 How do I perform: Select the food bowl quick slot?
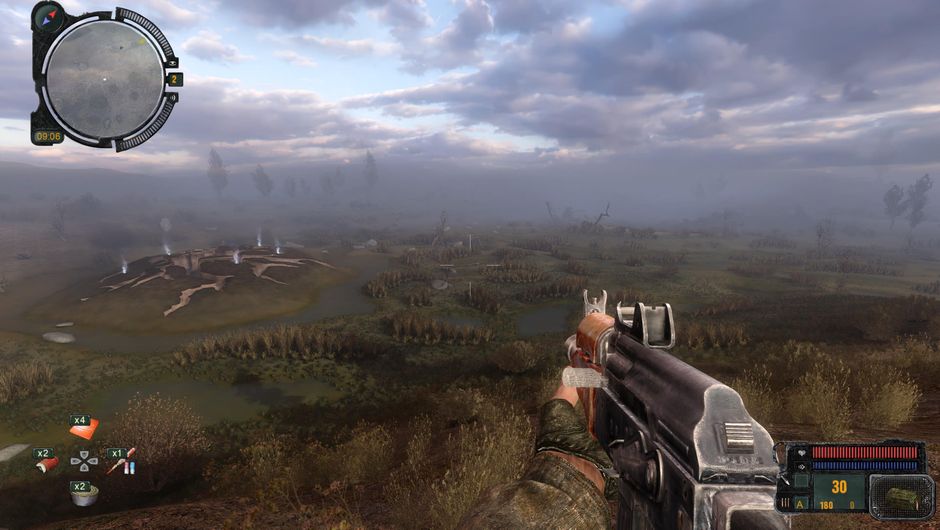click(84, 496)
